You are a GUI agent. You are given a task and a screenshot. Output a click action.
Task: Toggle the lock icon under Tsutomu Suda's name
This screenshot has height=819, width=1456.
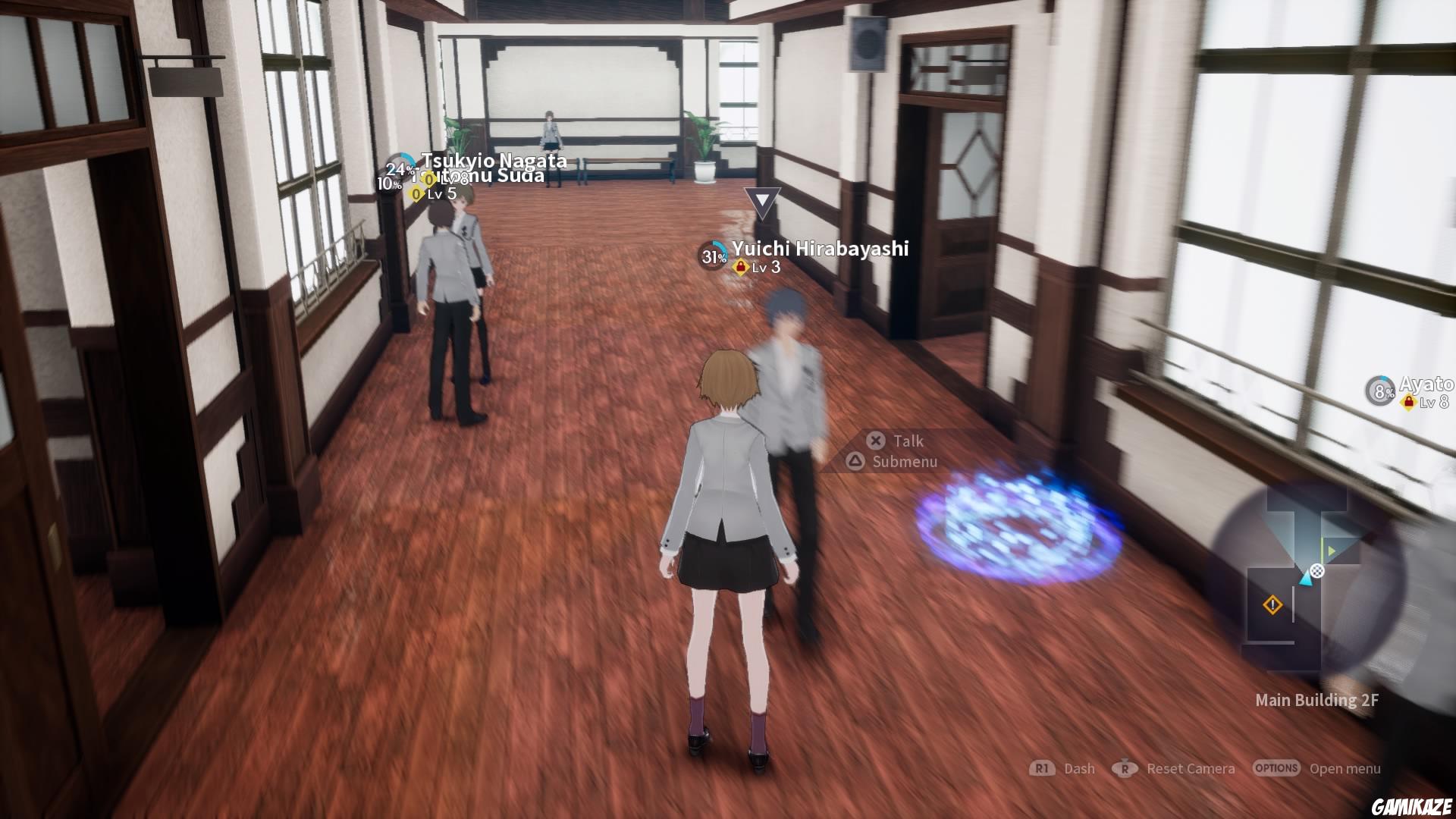(x=416, y=194)
